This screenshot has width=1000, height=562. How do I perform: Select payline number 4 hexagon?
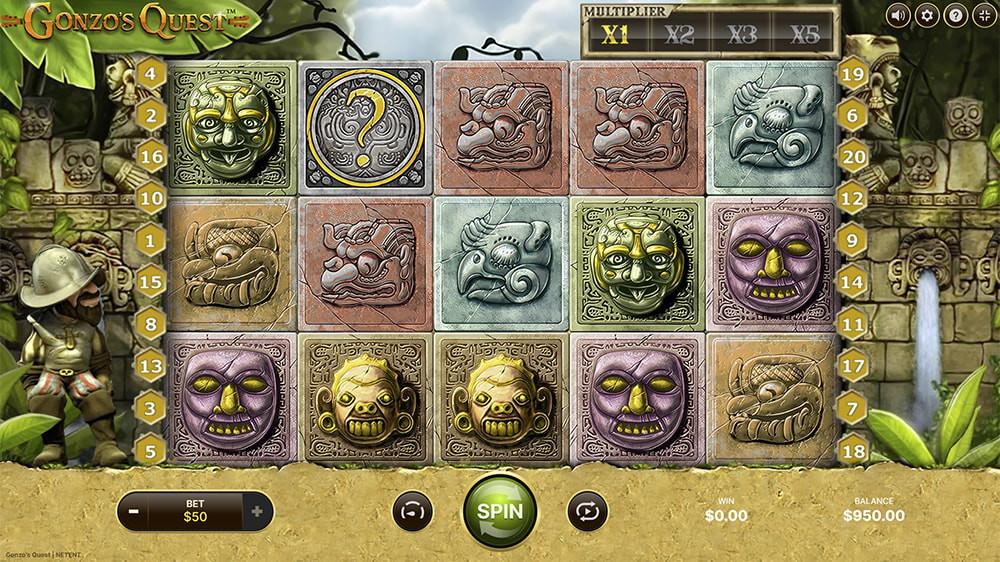click(151, 73)
